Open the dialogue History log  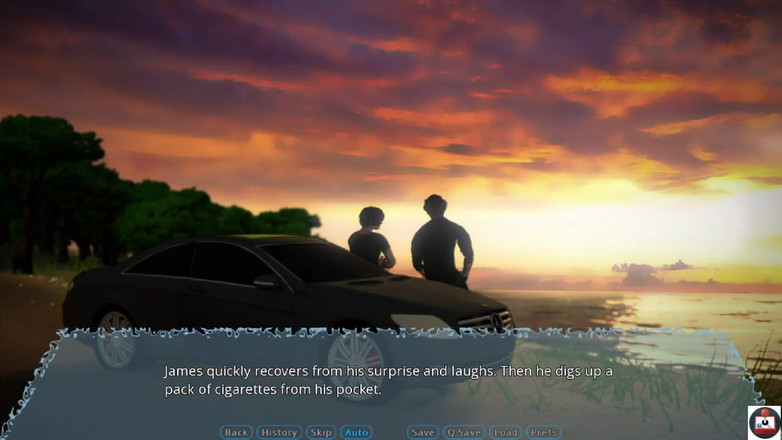[279, 432]
